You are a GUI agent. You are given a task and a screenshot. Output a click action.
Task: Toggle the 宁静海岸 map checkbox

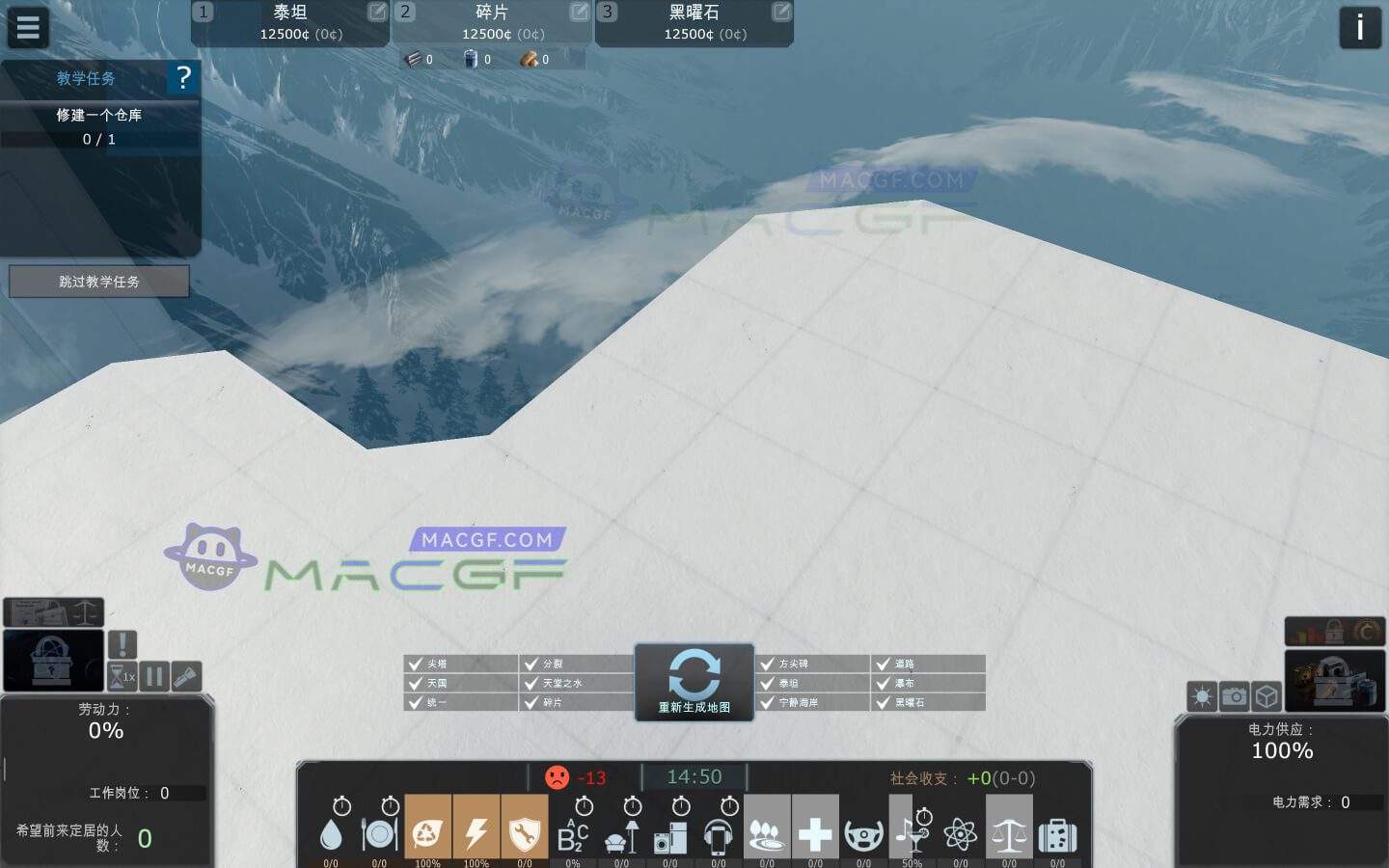(x=768, y=702)
